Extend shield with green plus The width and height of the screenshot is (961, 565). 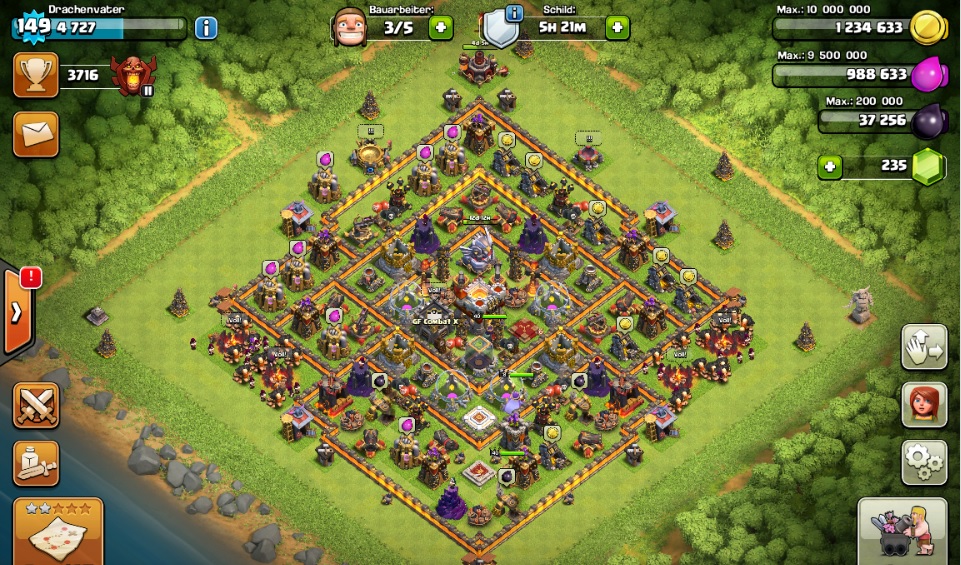(x=617, y=27)
